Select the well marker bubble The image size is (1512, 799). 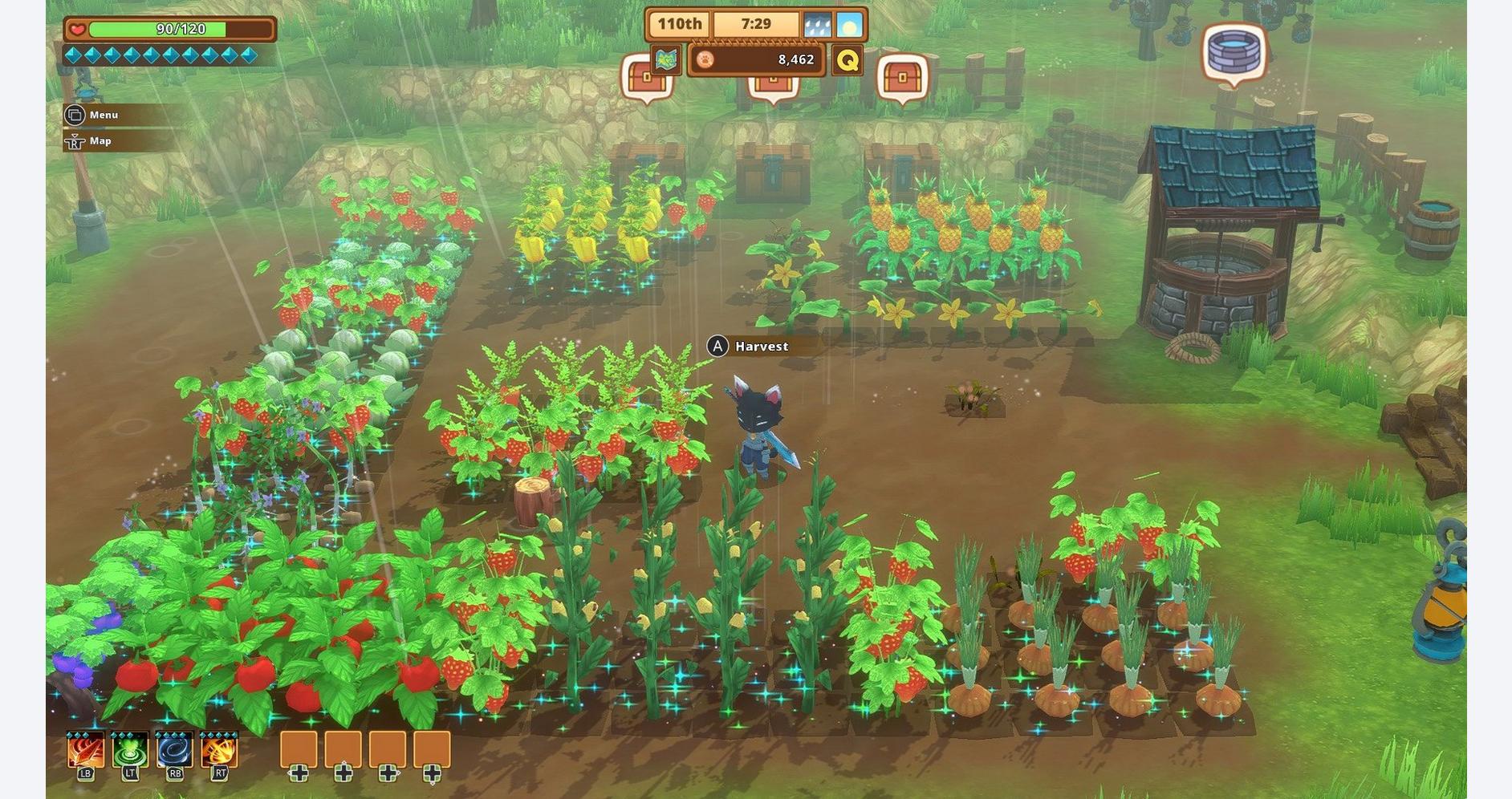click(1234, 51)
